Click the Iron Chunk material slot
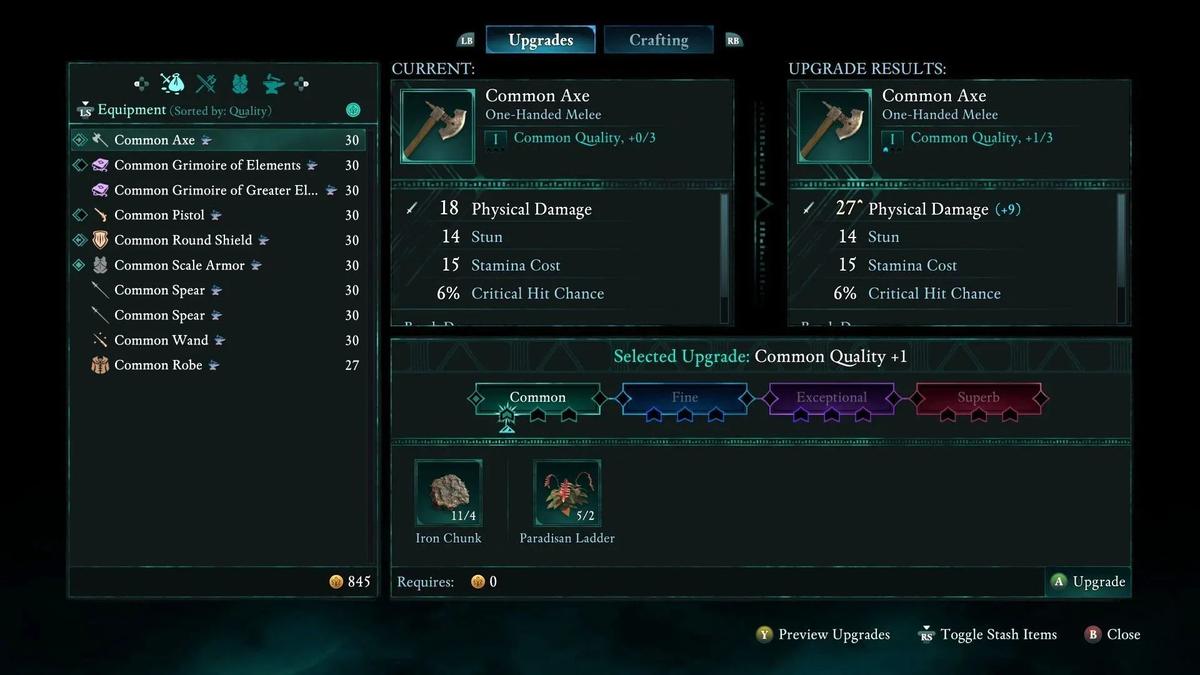The image size is (1200, 675). pos(449,493)
